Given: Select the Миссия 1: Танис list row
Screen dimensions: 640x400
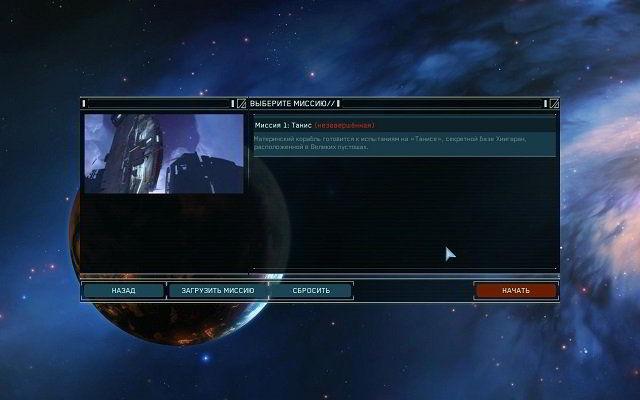Looking at the screenshot, I should pos(403,124).
